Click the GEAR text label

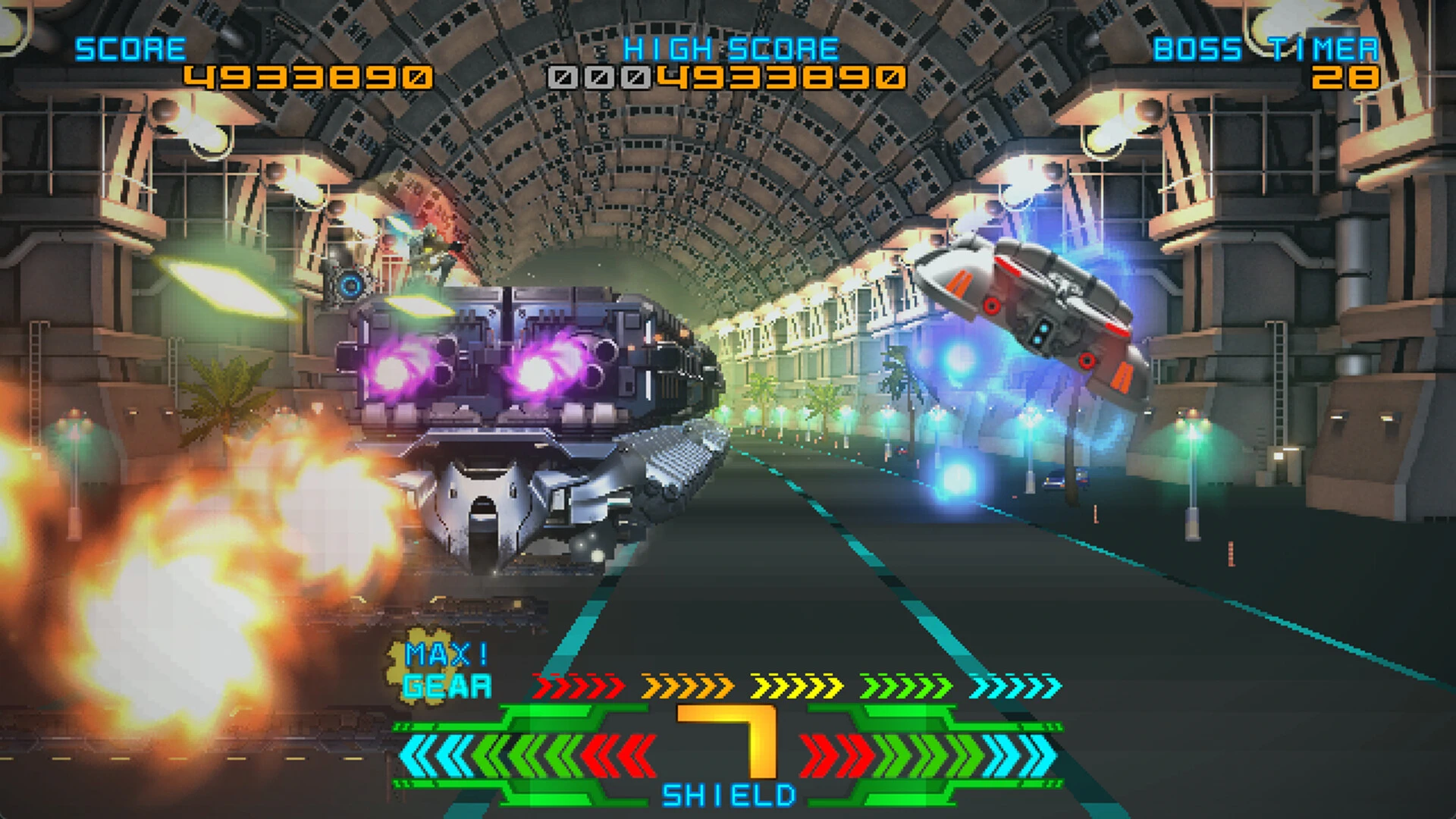[x=447, y=686]
